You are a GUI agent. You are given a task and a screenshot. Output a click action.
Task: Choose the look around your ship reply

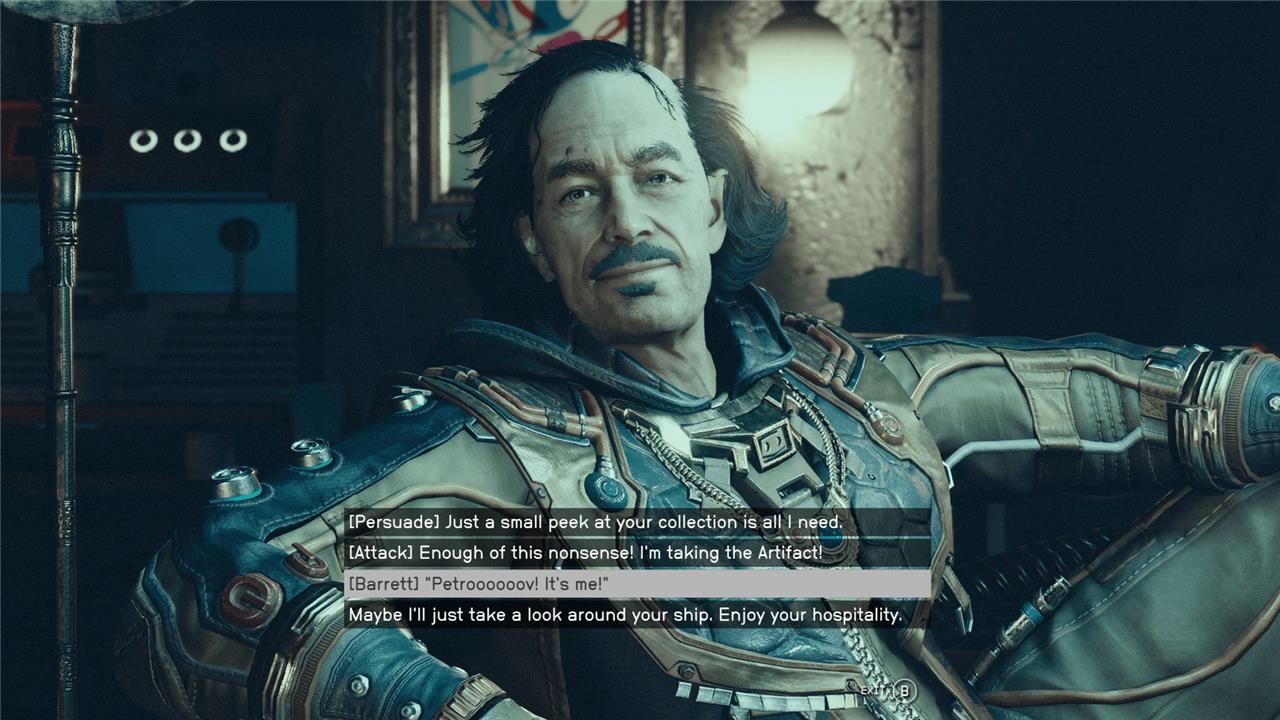pyautogui.click(x=625, y=615)
